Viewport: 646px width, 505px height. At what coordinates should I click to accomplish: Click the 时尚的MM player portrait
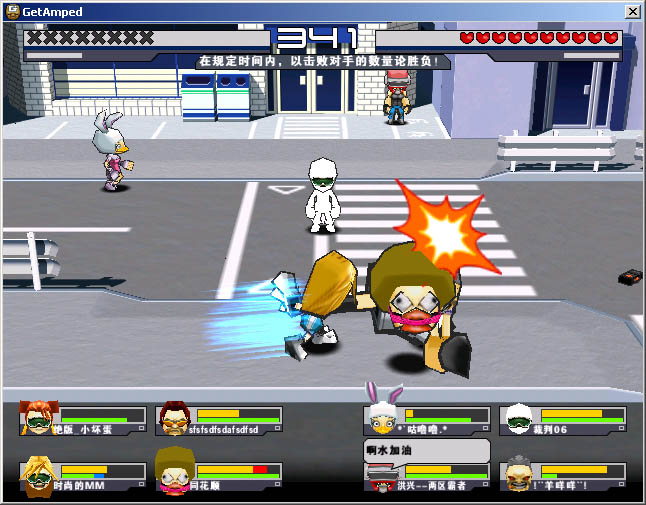coord(38,474)
